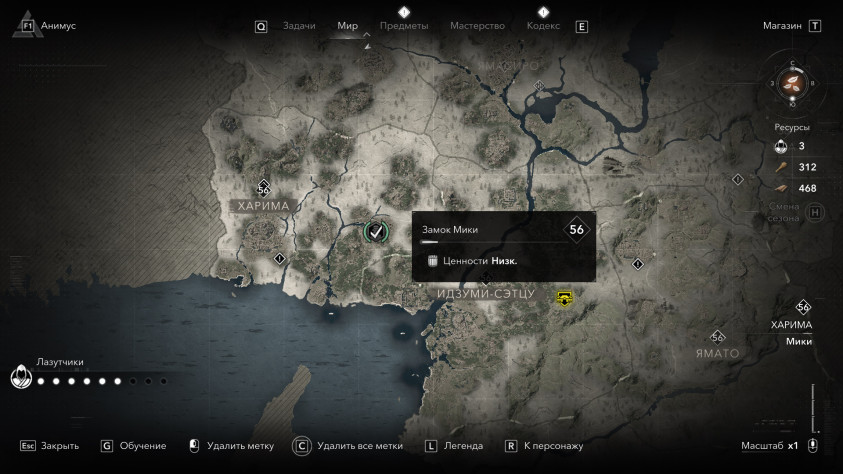Switch to the Задачи tab
This screenshot has width=843, height=474.
tap(299, 26)
